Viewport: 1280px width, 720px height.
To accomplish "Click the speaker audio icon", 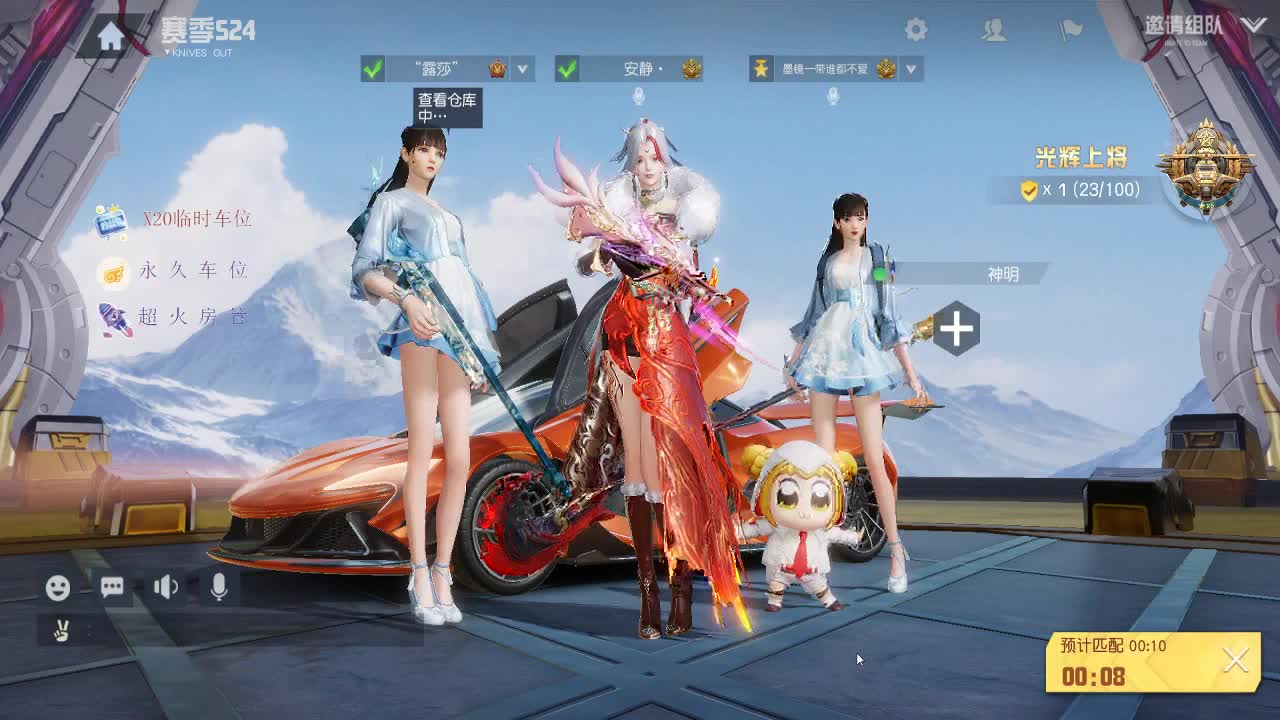I will (165, 587).
